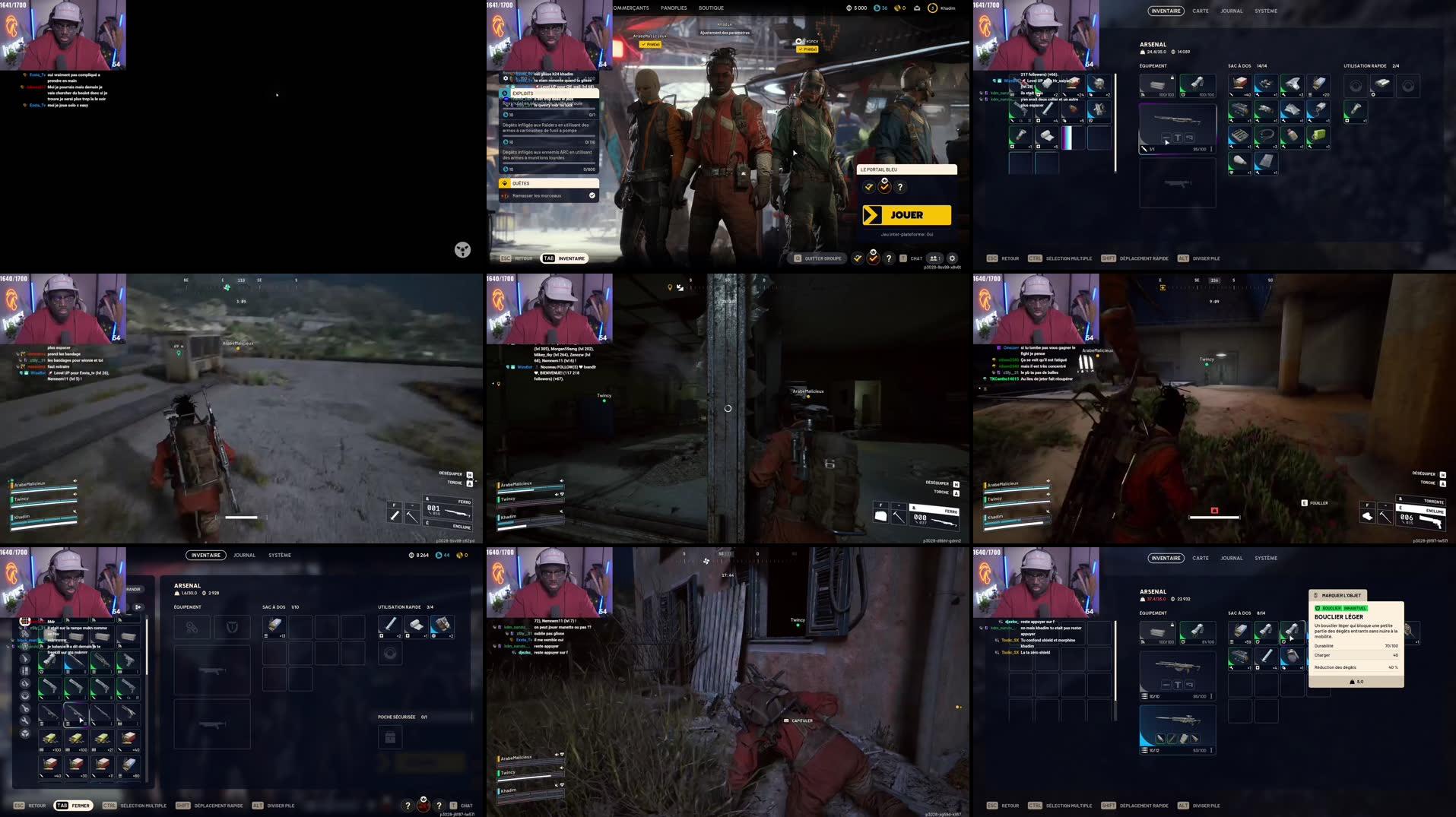The image size is (1456, 817).
Task: Open the settings gear in the lobby bottom bar
Action: pos(952,258)
